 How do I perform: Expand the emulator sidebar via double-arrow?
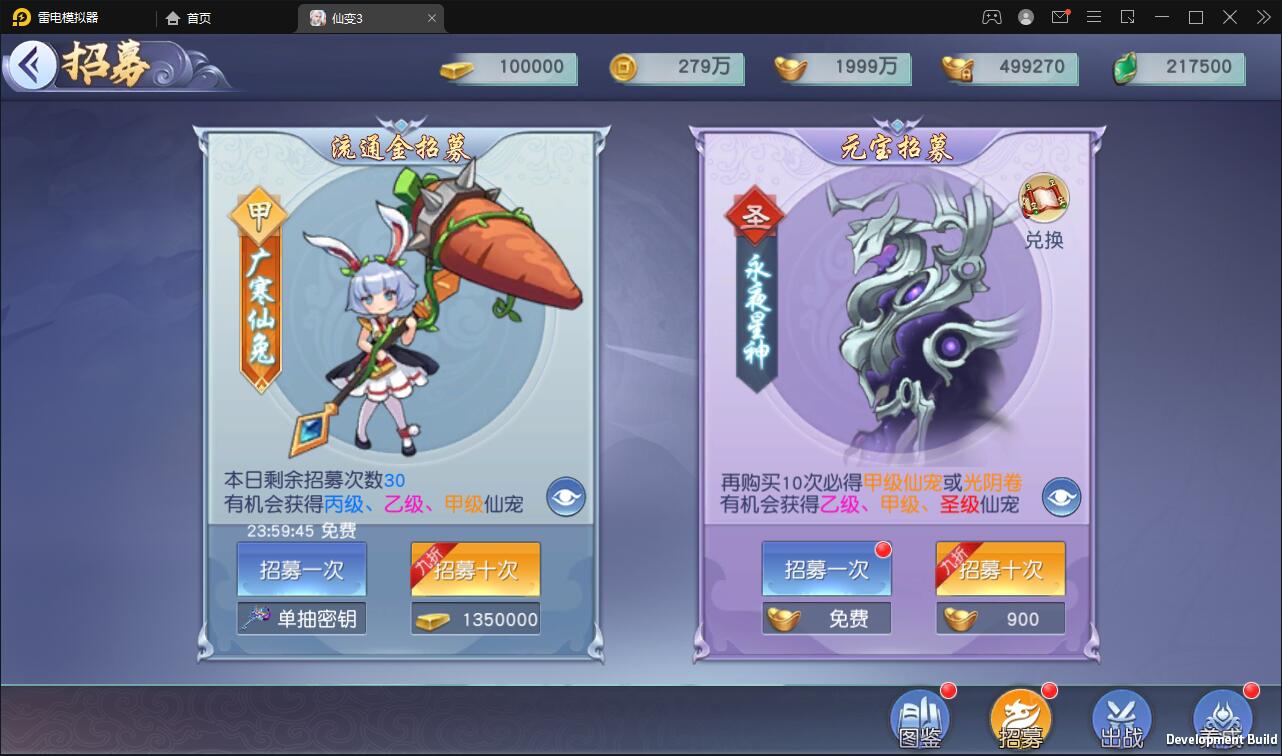[1262, 17]
